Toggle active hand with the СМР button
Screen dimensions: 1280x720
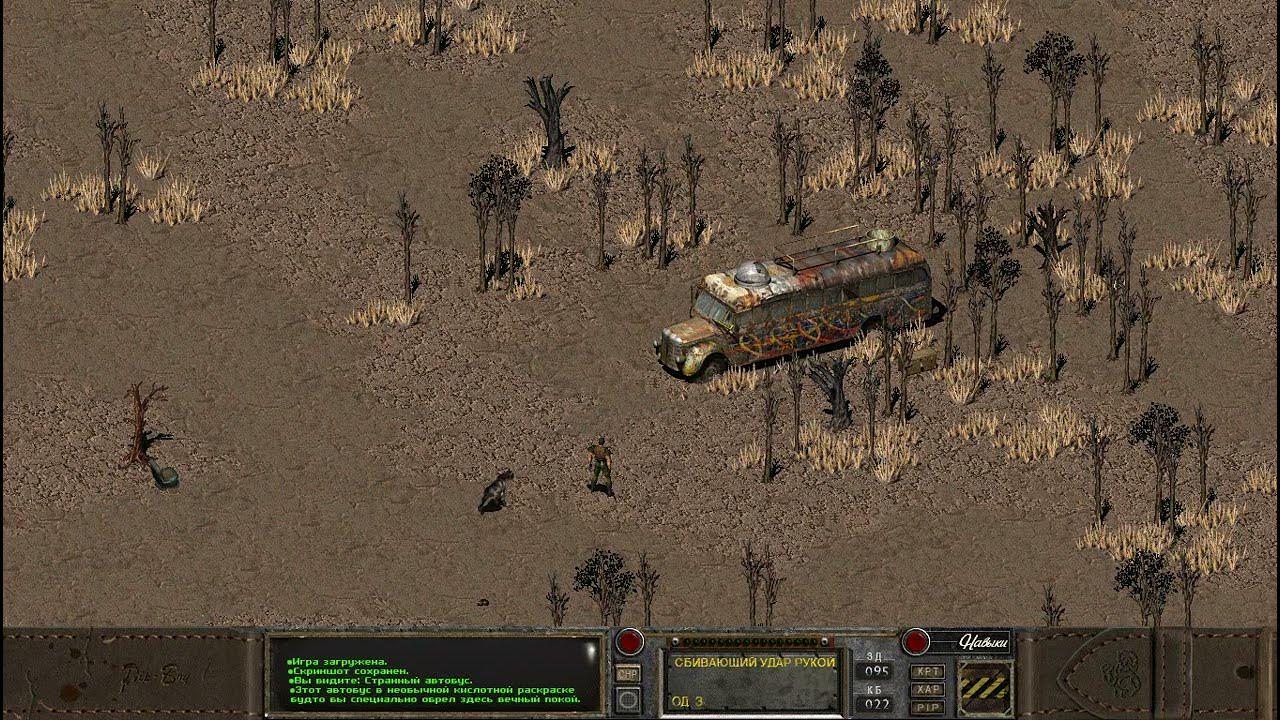(627, 672)
